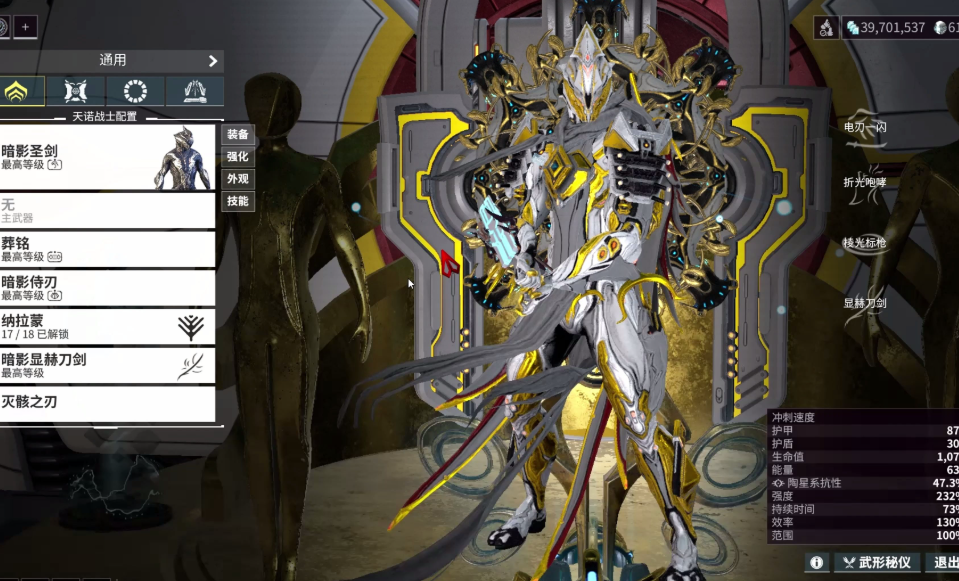The height and width of the screenshot is (581, 959).
Task: Show the 技能 abilities button
Action: pyautogui.click(x=237, y=201)
